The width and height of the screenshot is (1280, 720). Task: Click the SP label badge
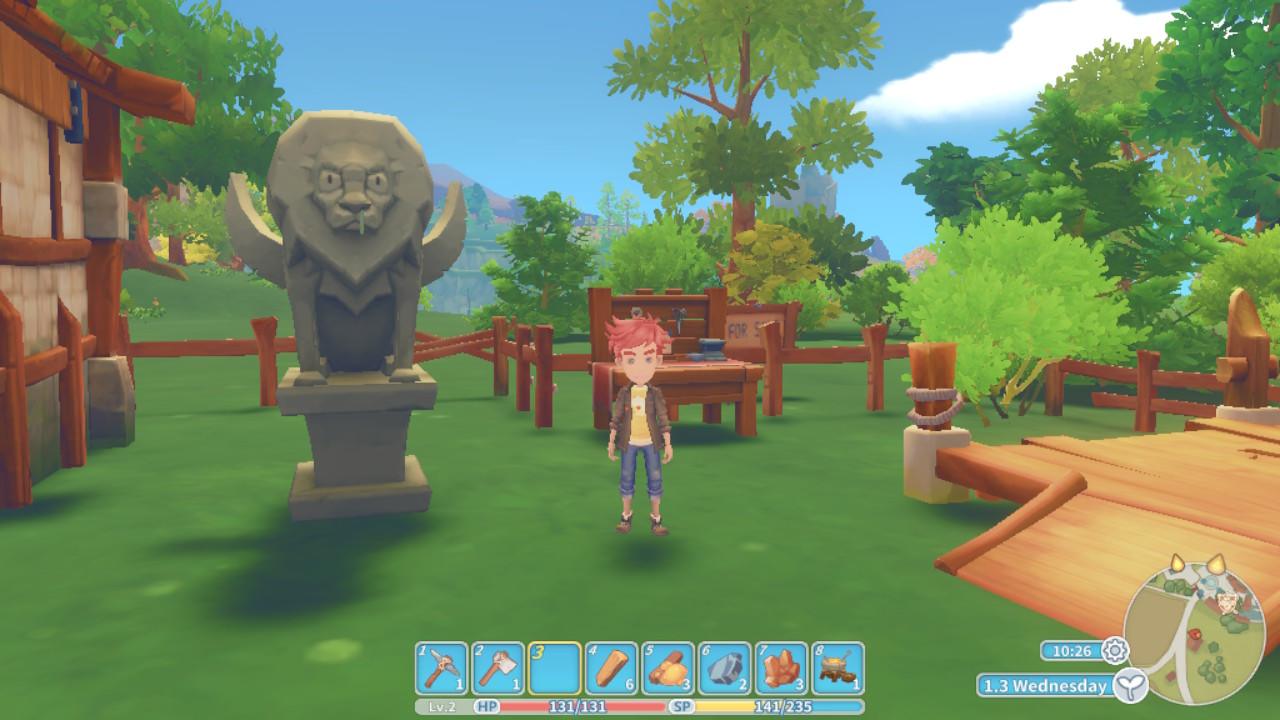click(x=682, y=706)
